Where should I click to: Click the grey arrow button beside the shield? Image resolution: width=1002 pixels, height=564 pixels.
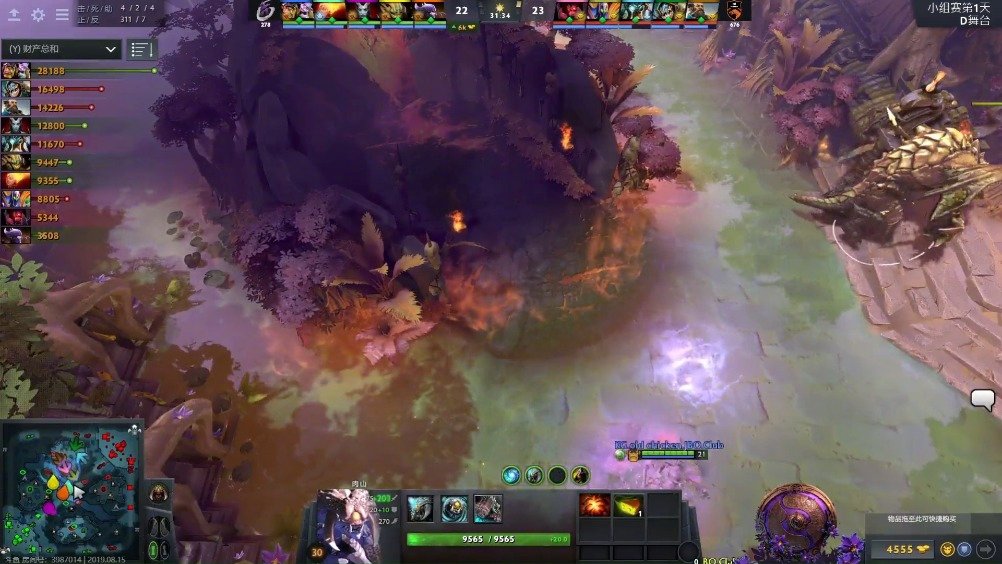985,549
